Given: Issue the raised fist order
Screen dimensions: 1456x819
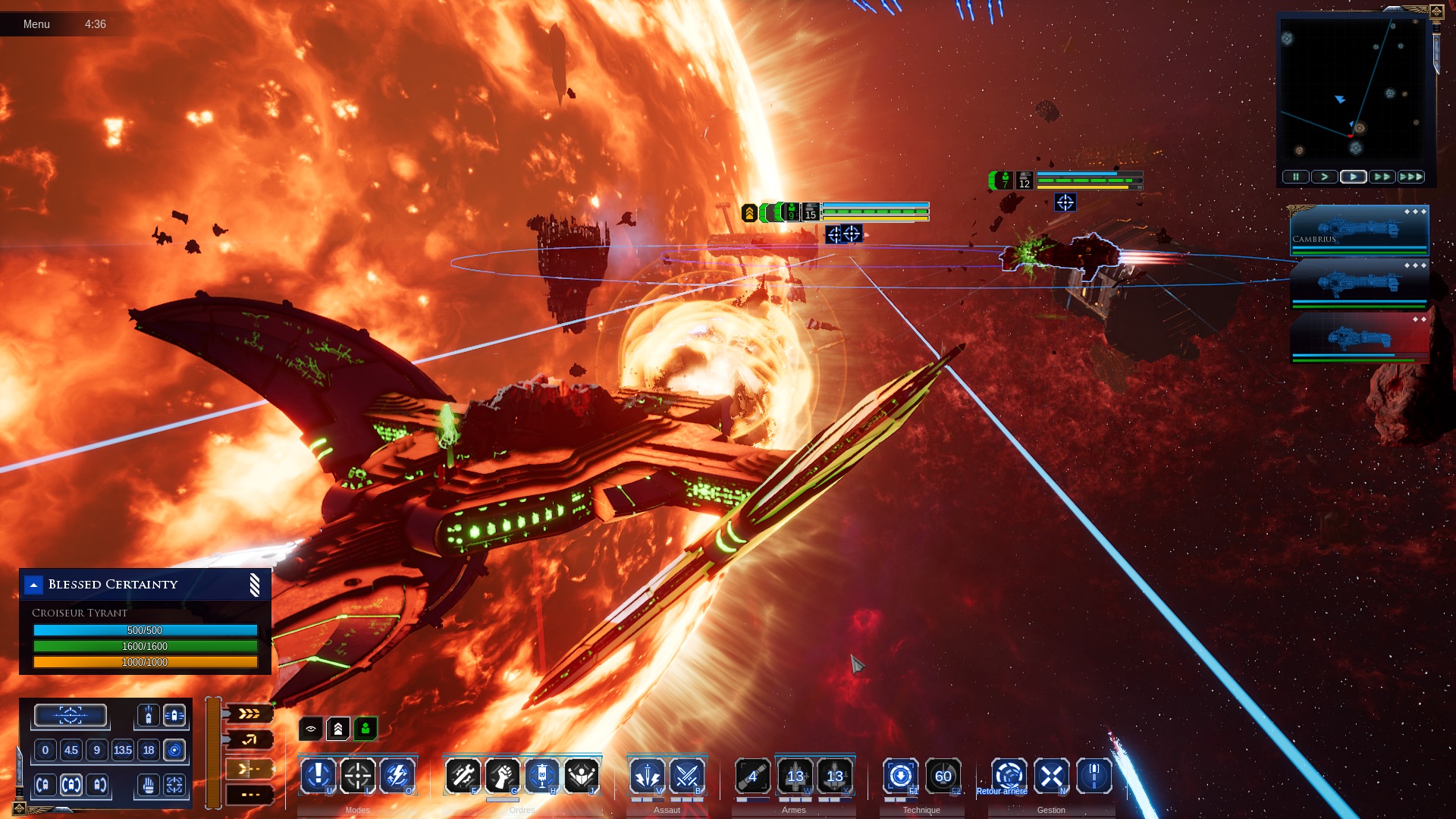Looking at the screenshot, I should click(502, 775).
